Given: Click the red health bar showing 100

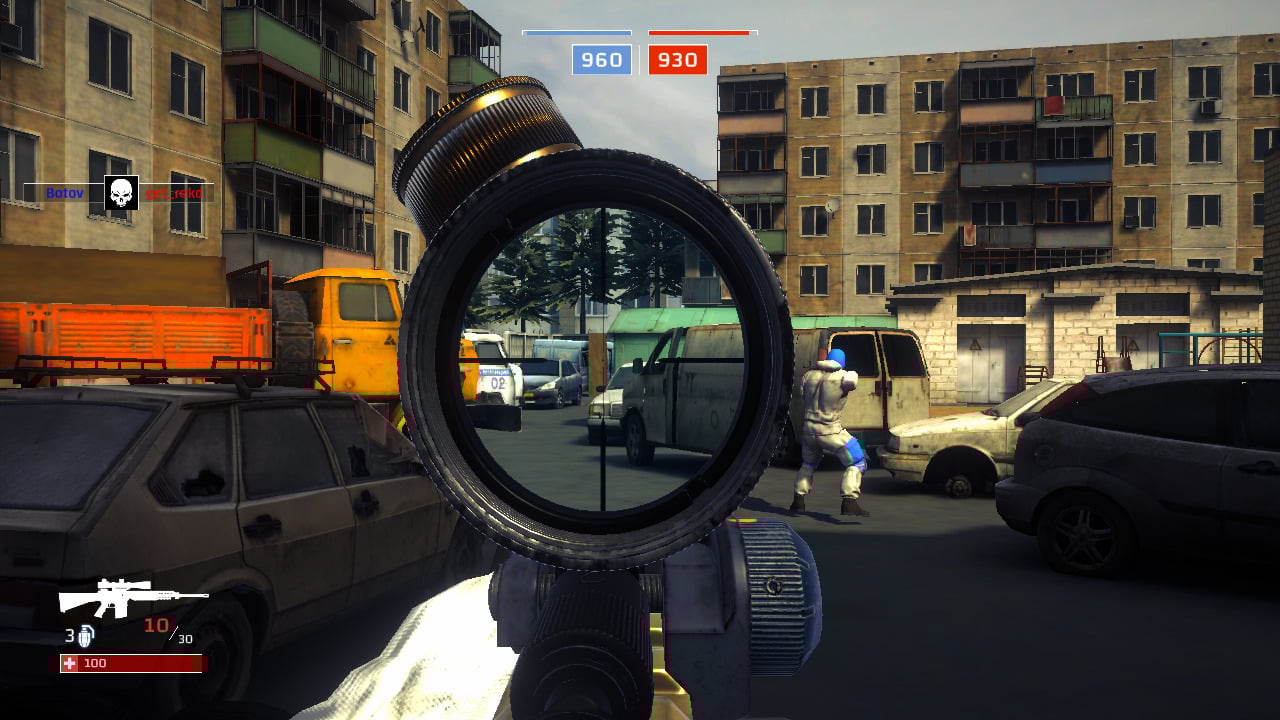Looking at the screenshot, I should pyautogui.click(x=130, y=661).
